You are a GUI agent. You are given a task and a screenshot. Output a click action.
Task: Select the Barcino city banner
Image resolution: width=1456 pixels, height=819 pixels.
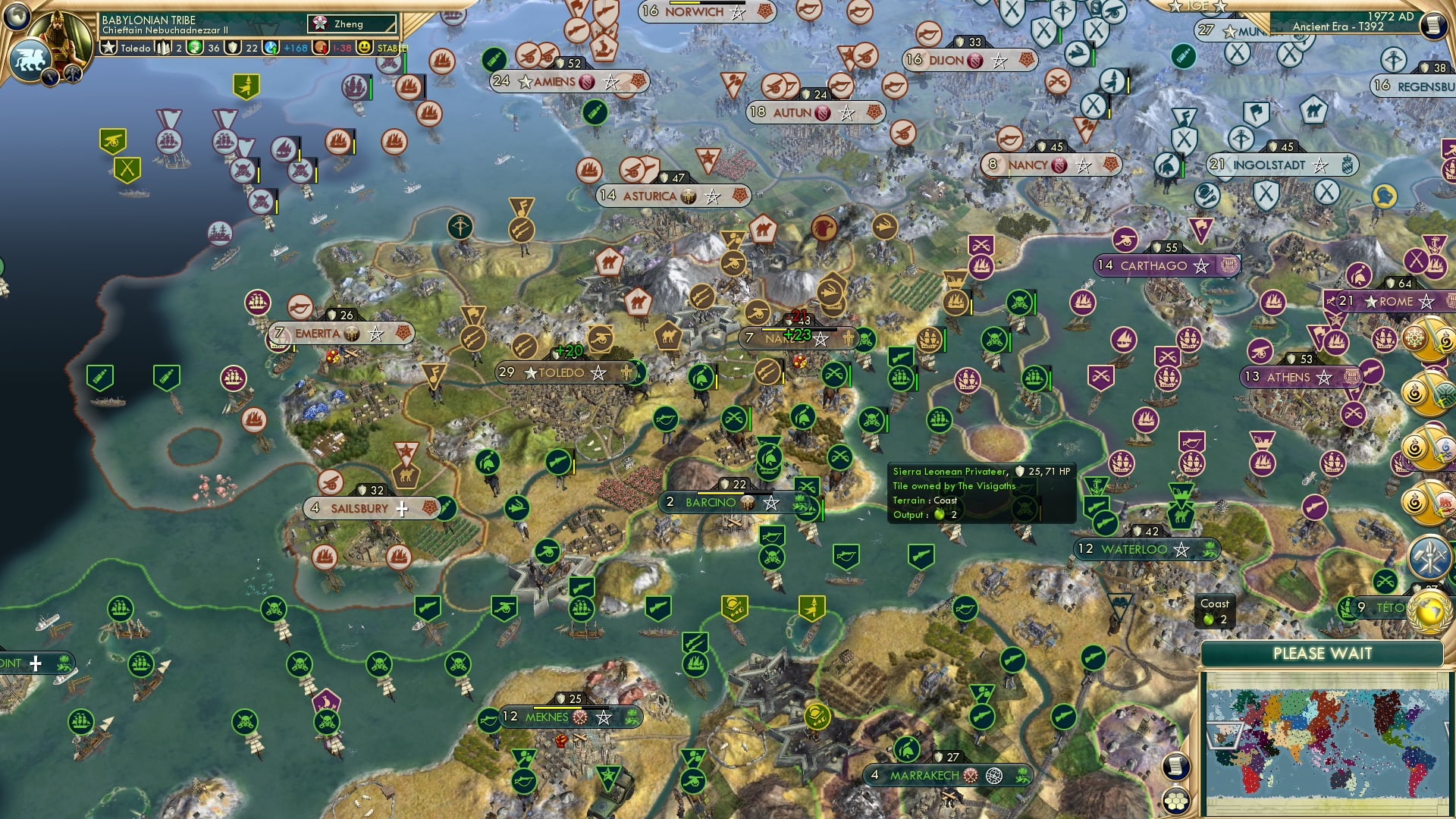click(x=711, y=501)
